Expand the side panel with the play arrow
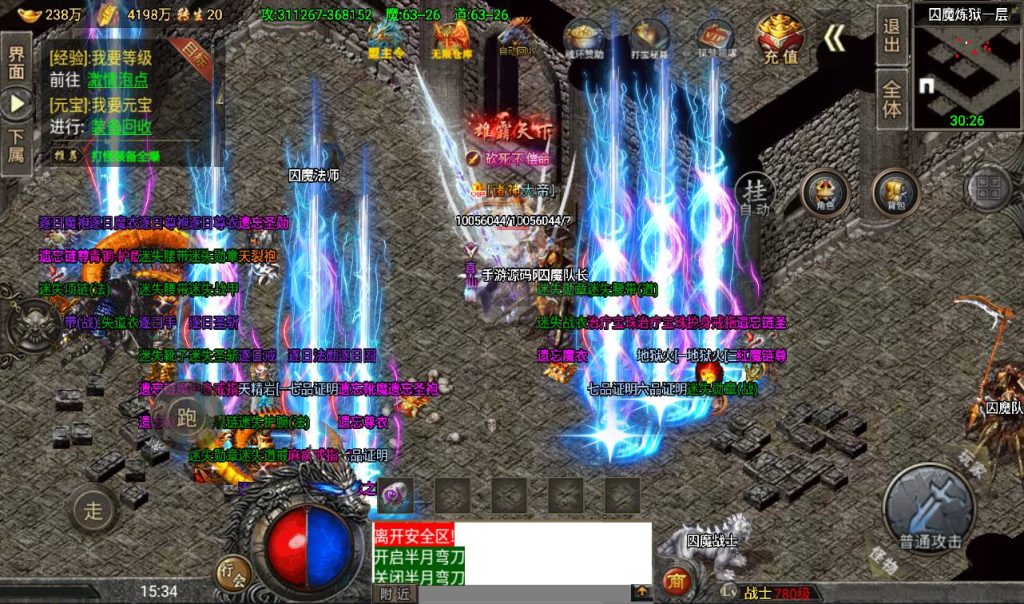This screenshot has height=604, width=1024. tap(16, 103)
